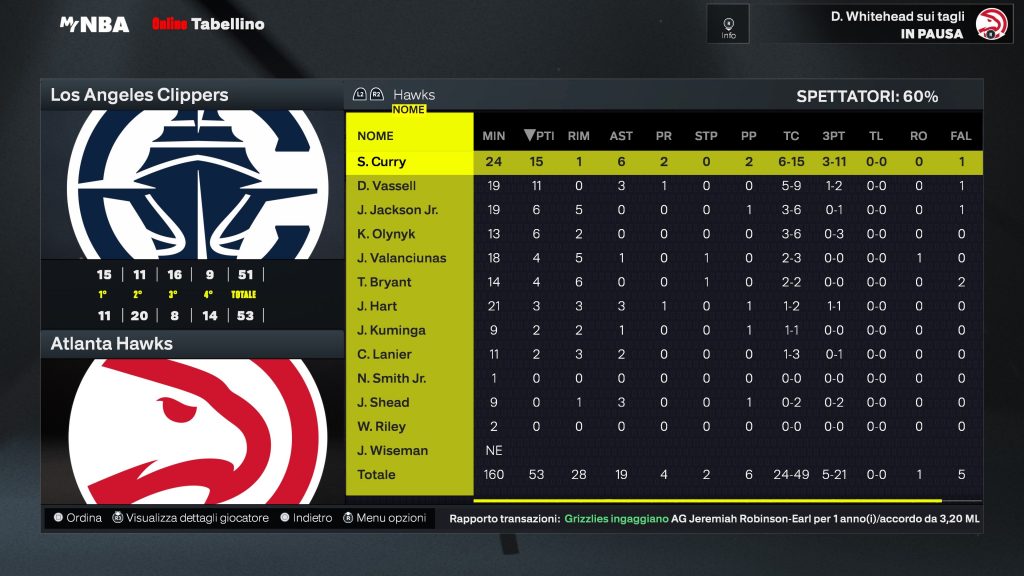Sort by the PTI points column

tap(538, 136)
